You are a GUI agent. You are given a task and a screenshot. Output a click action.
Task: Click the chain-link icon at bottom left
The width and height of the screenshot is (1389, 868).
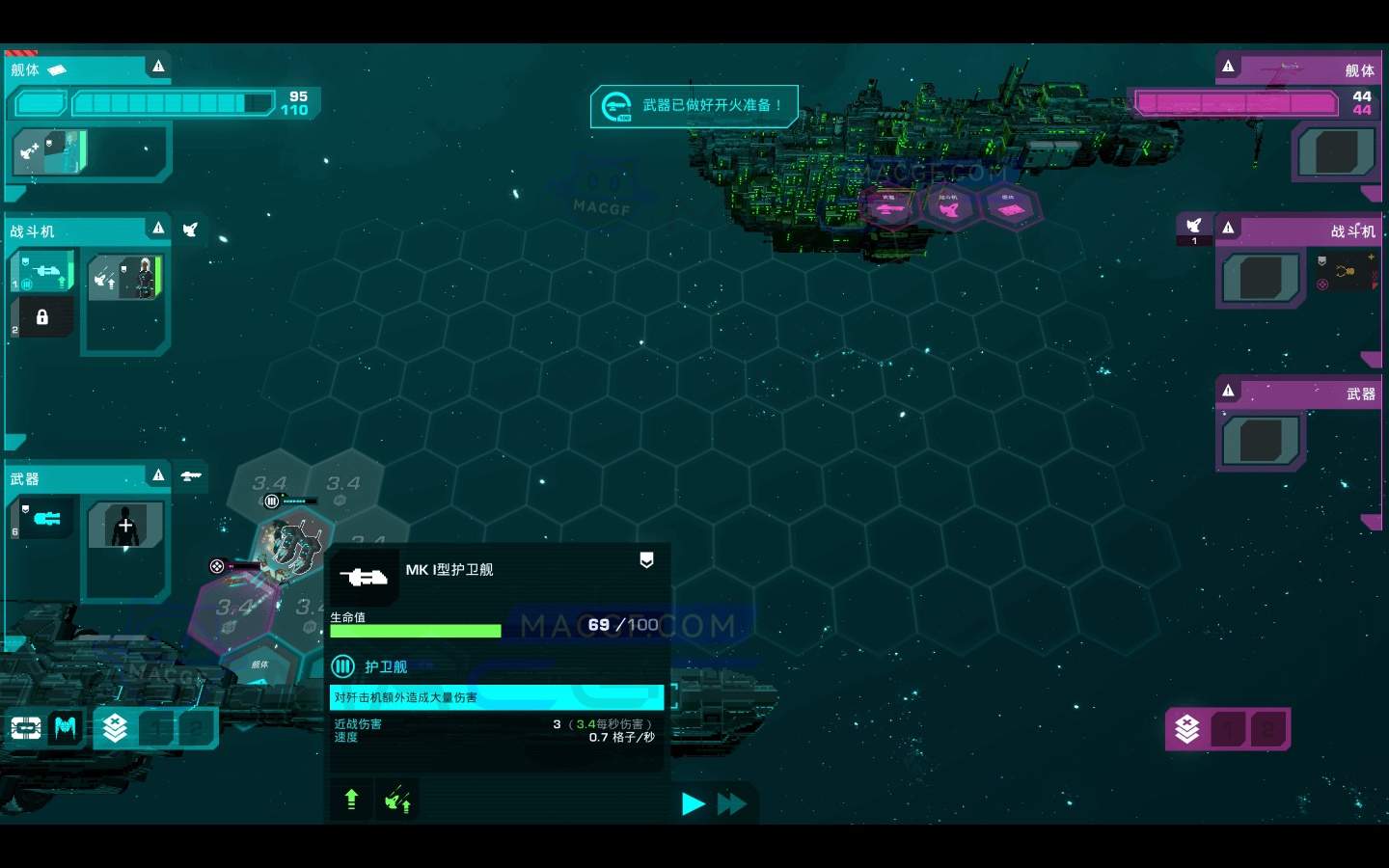24,729
